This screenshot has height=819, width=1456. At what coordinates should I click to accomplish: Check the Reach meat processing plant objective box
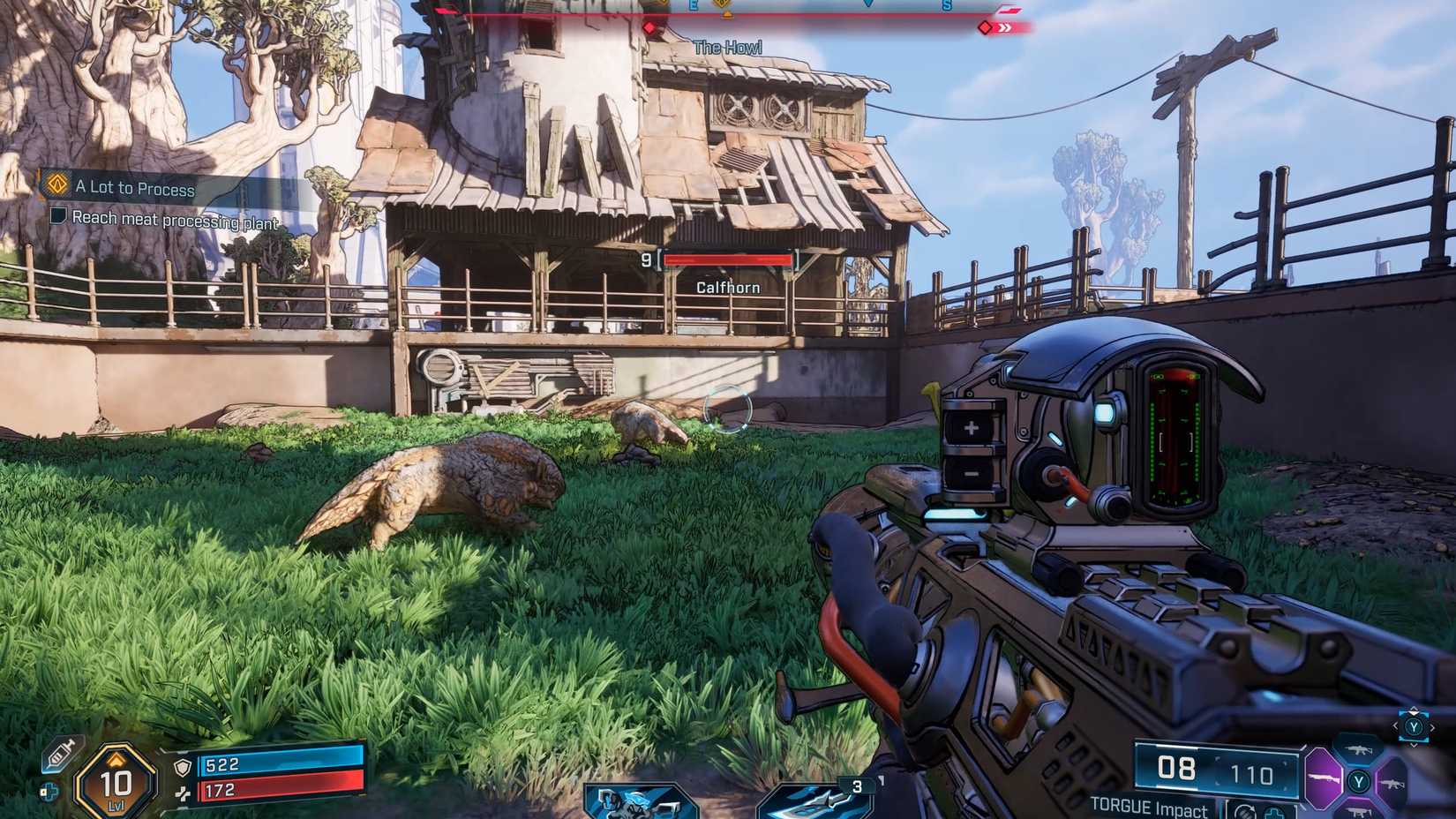[59, 218]
